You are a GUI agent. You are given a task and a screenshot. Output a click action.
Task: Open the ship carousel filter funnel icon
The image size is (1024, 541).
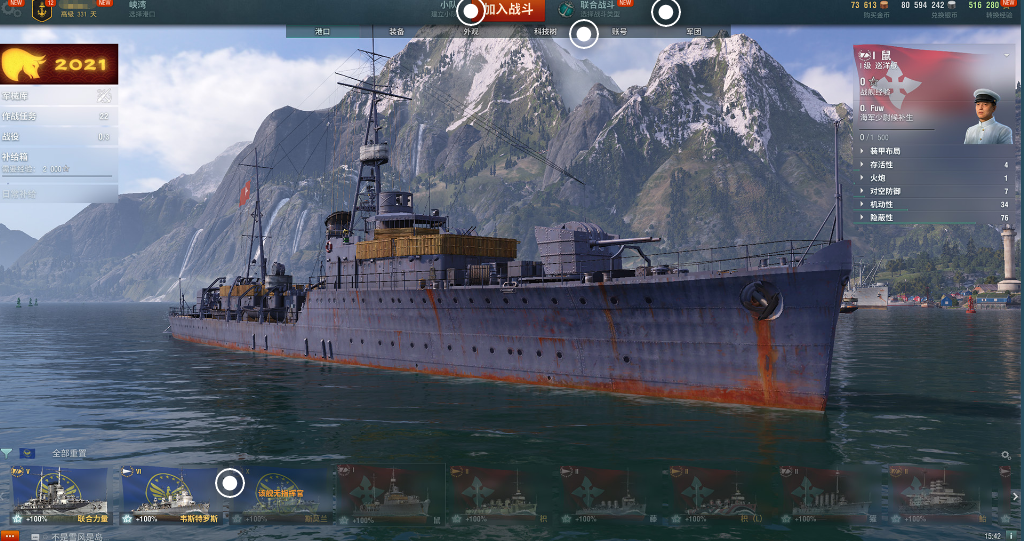[7, 454]
